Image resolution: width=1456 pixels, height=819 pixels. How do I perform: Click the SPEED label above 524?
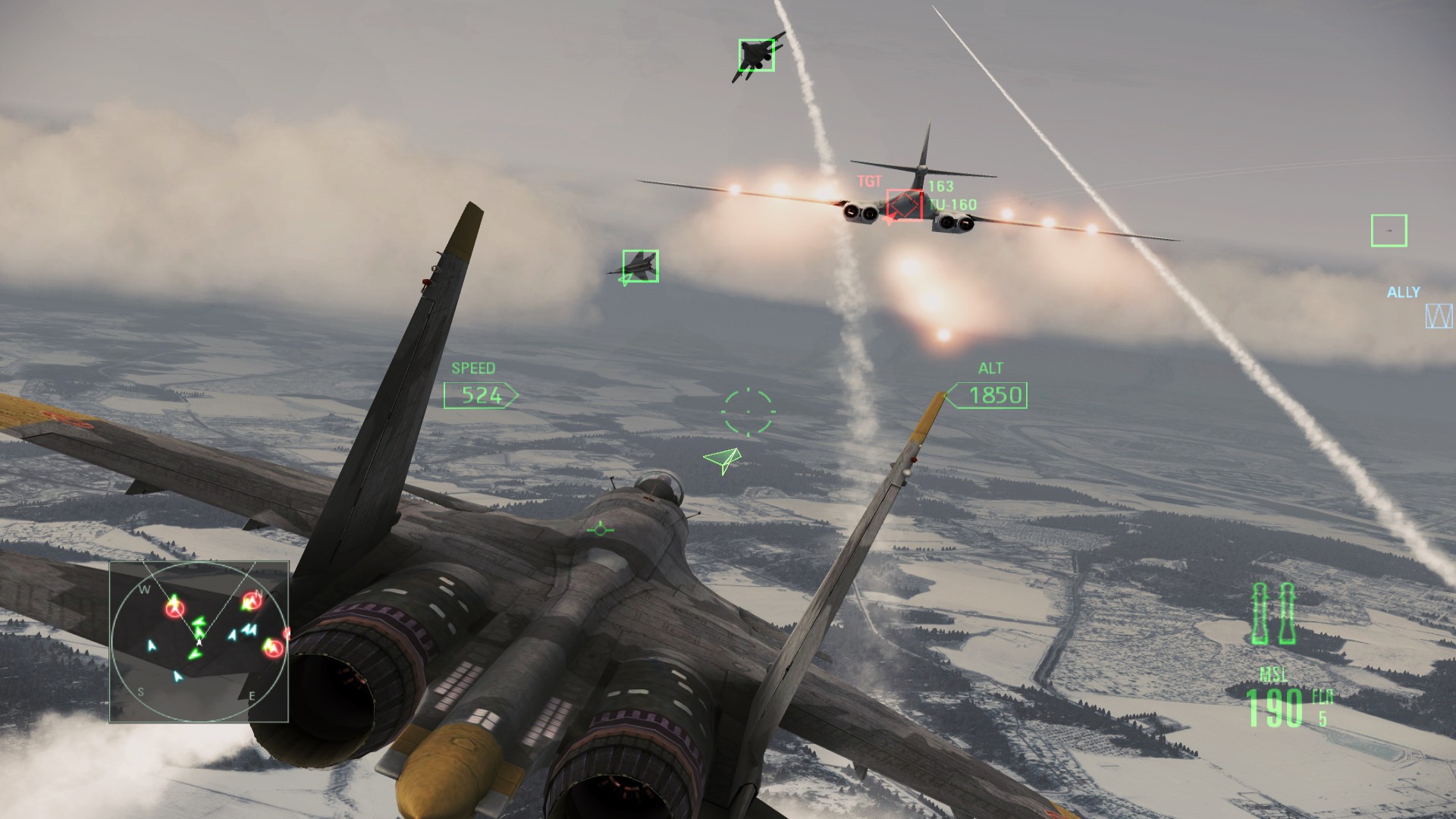point(474,369)
